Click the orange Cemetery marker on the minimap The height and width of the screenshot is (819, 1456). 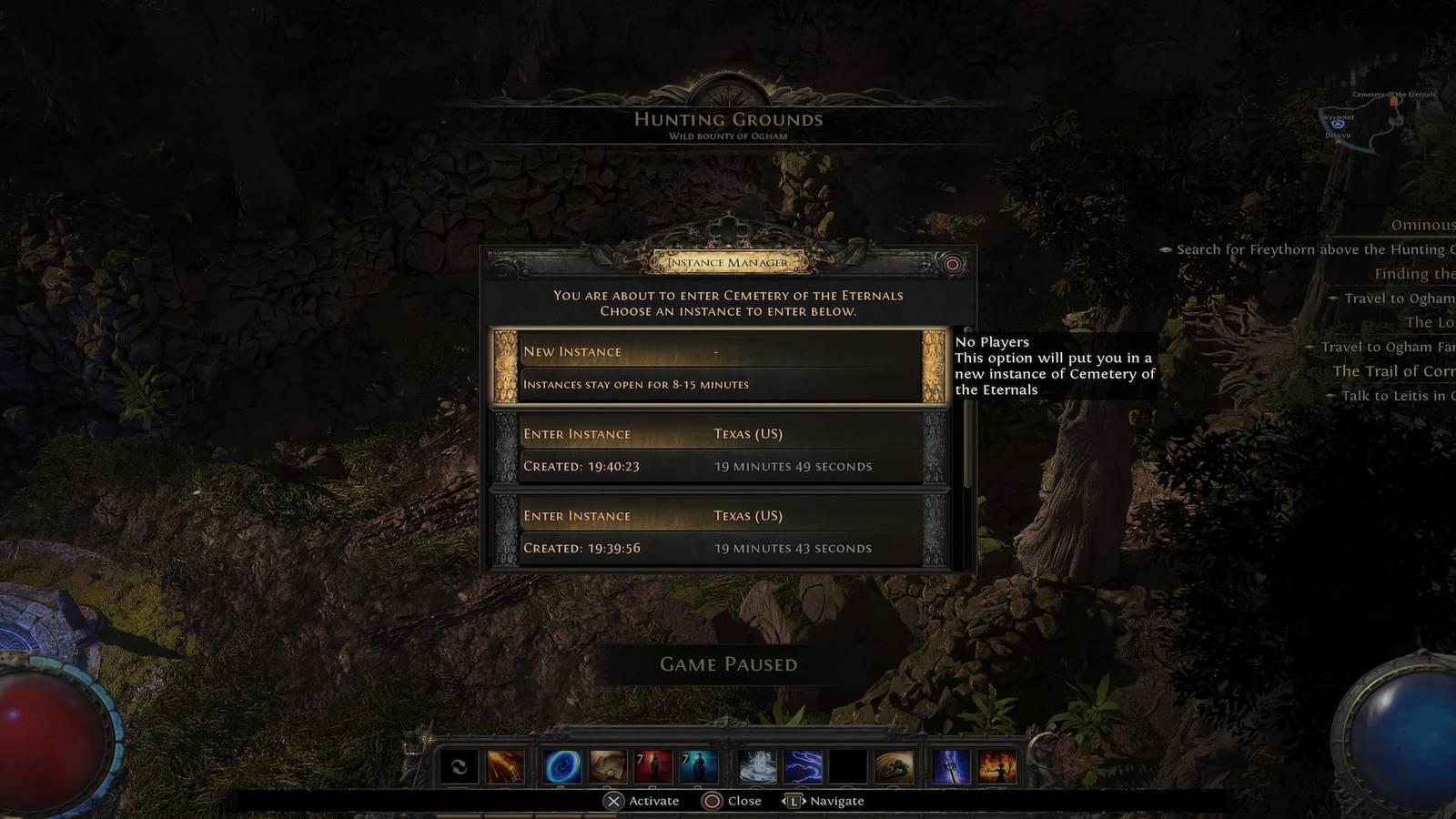1393,101
